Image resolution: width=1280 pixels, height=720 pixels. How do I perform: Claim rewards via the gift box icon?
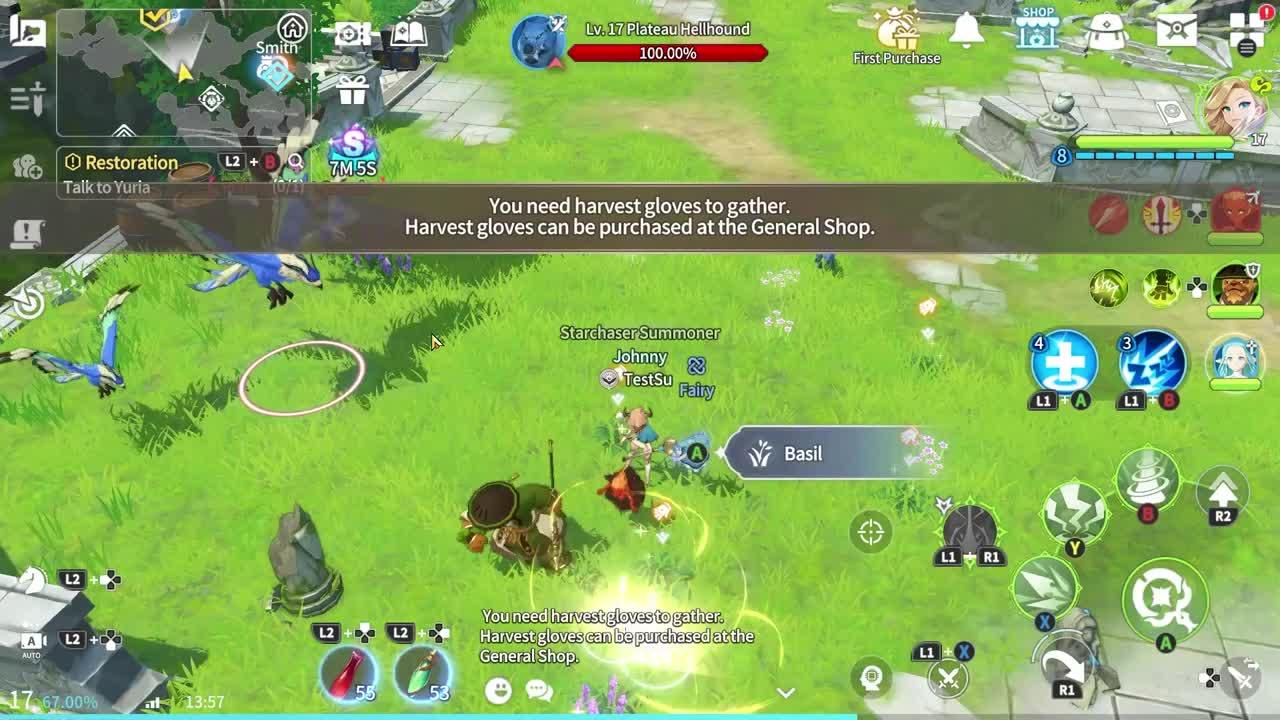(352, 89)
